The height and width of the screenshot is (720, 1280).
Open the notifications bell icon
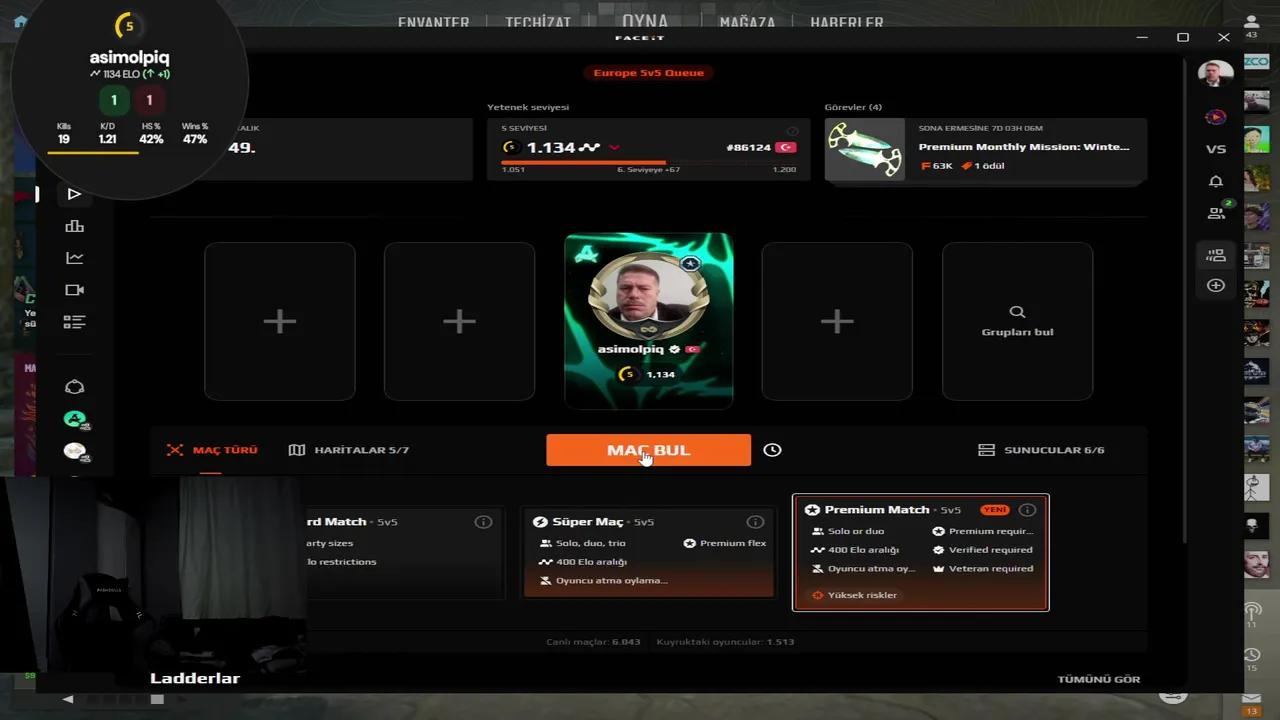[1216, 181]
